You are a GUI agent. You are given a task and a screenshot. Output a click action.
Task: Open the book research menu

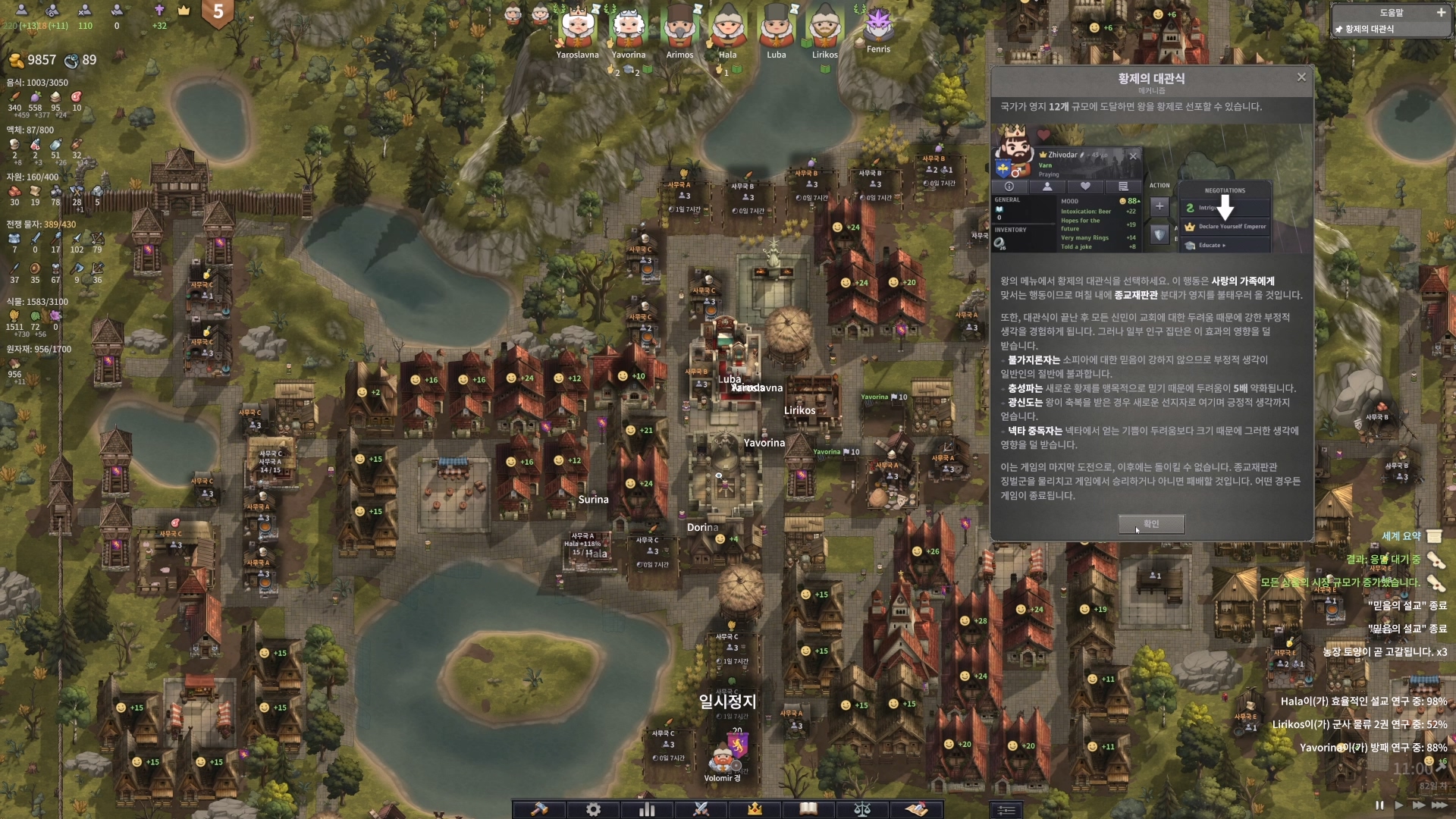[x=808, y=809]
